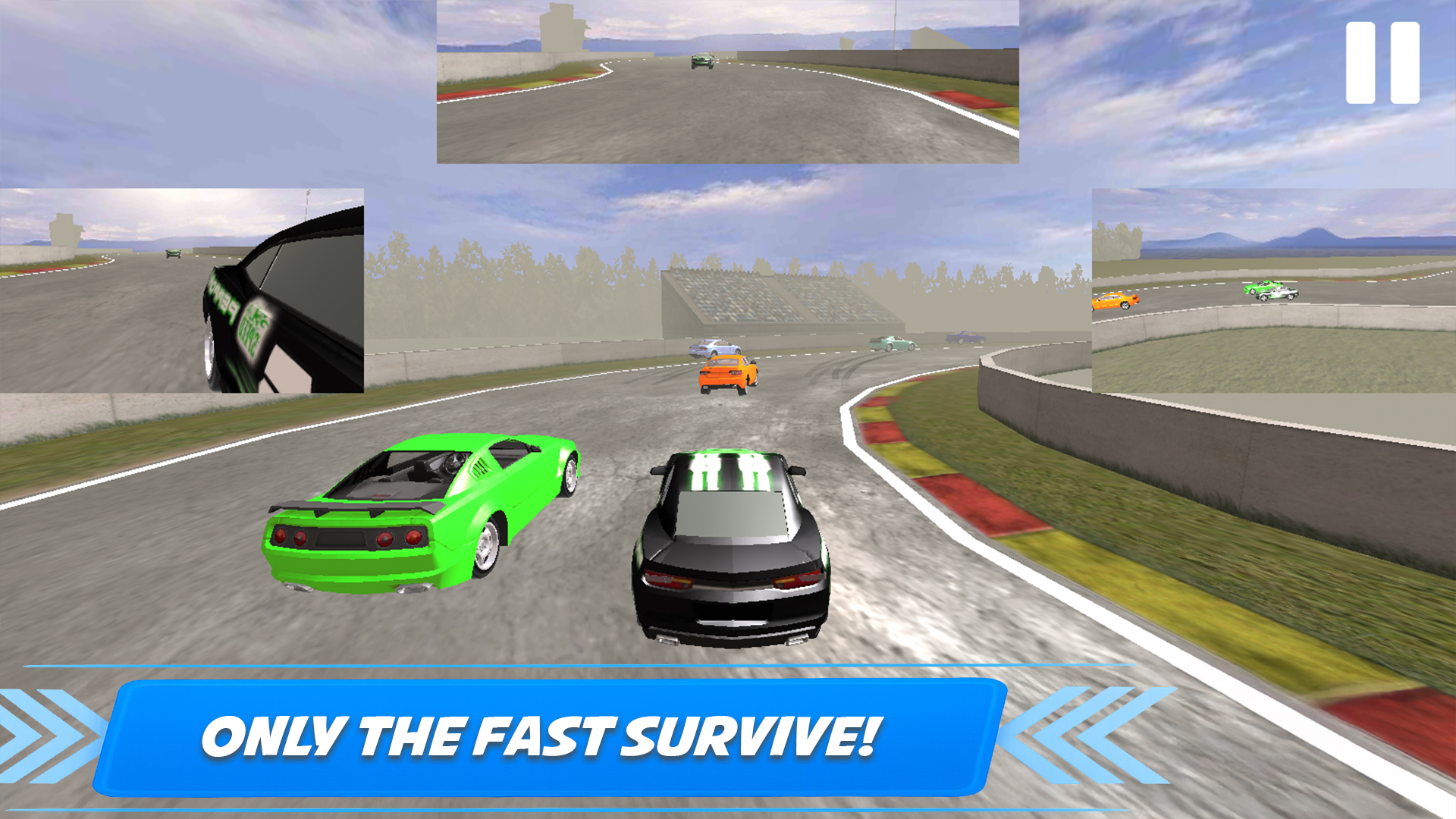This screenshot has height=819, width=1456.
Task: Tap the car shown in the top camera view
Action: [x=700, y=61]
